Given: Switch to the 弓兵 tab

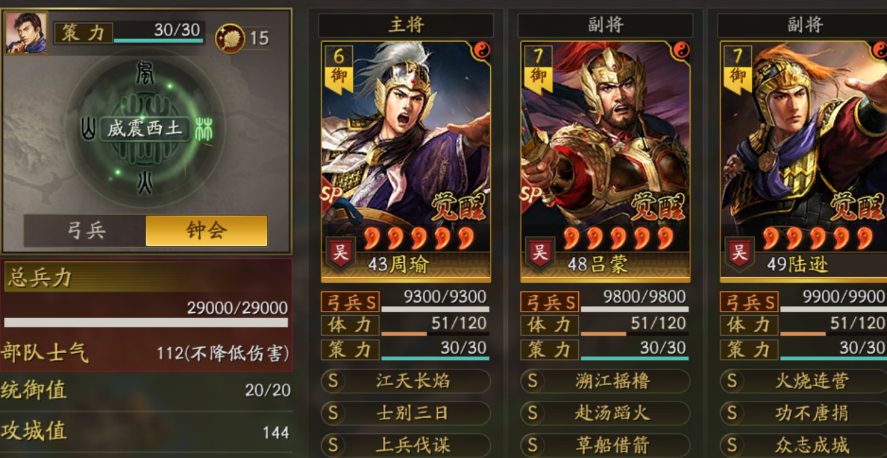Looking at the screenshot, I should coord(85,231).
